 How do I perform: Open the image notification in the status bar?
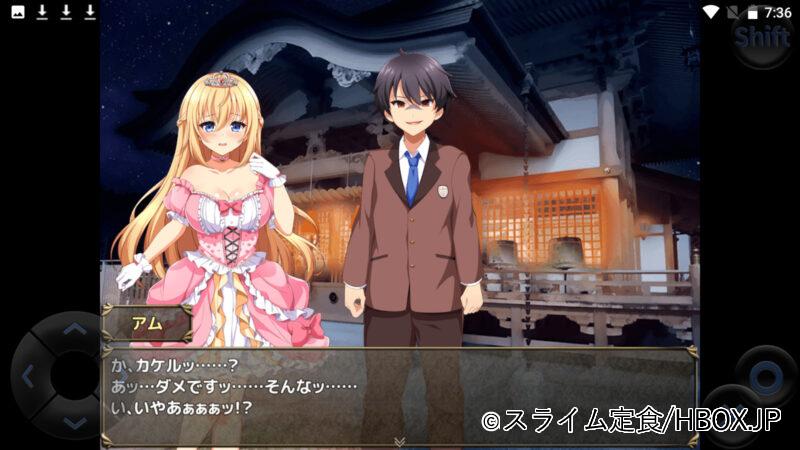click(17, 12)
